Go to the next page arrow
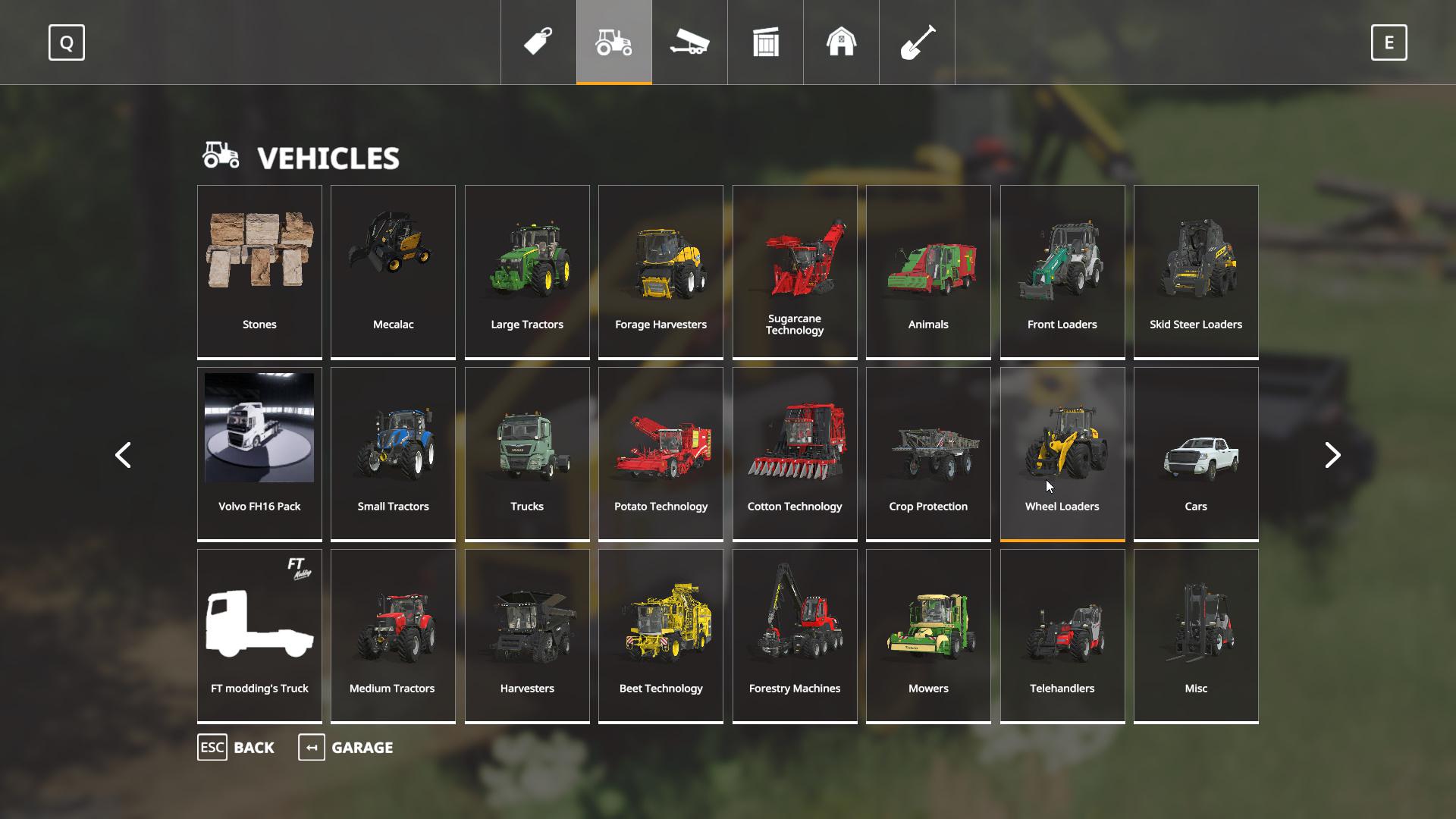The height and width of the screenshot is (819, 1456). tap(1332, 455)
